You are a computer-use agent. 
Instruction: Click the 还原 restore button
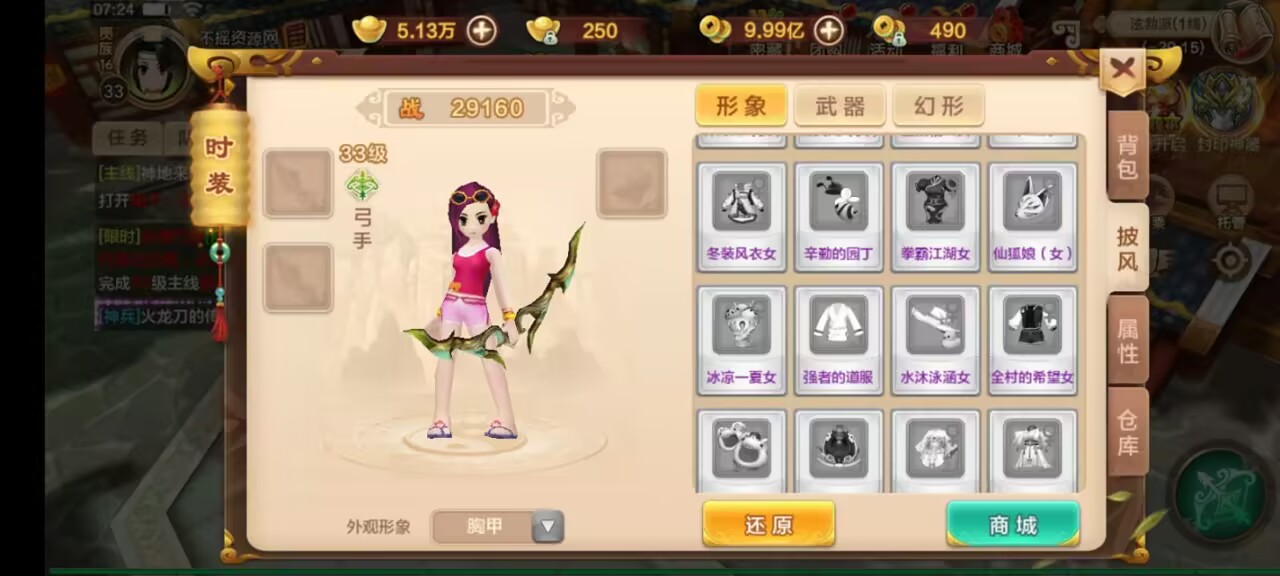click(768, 524)
